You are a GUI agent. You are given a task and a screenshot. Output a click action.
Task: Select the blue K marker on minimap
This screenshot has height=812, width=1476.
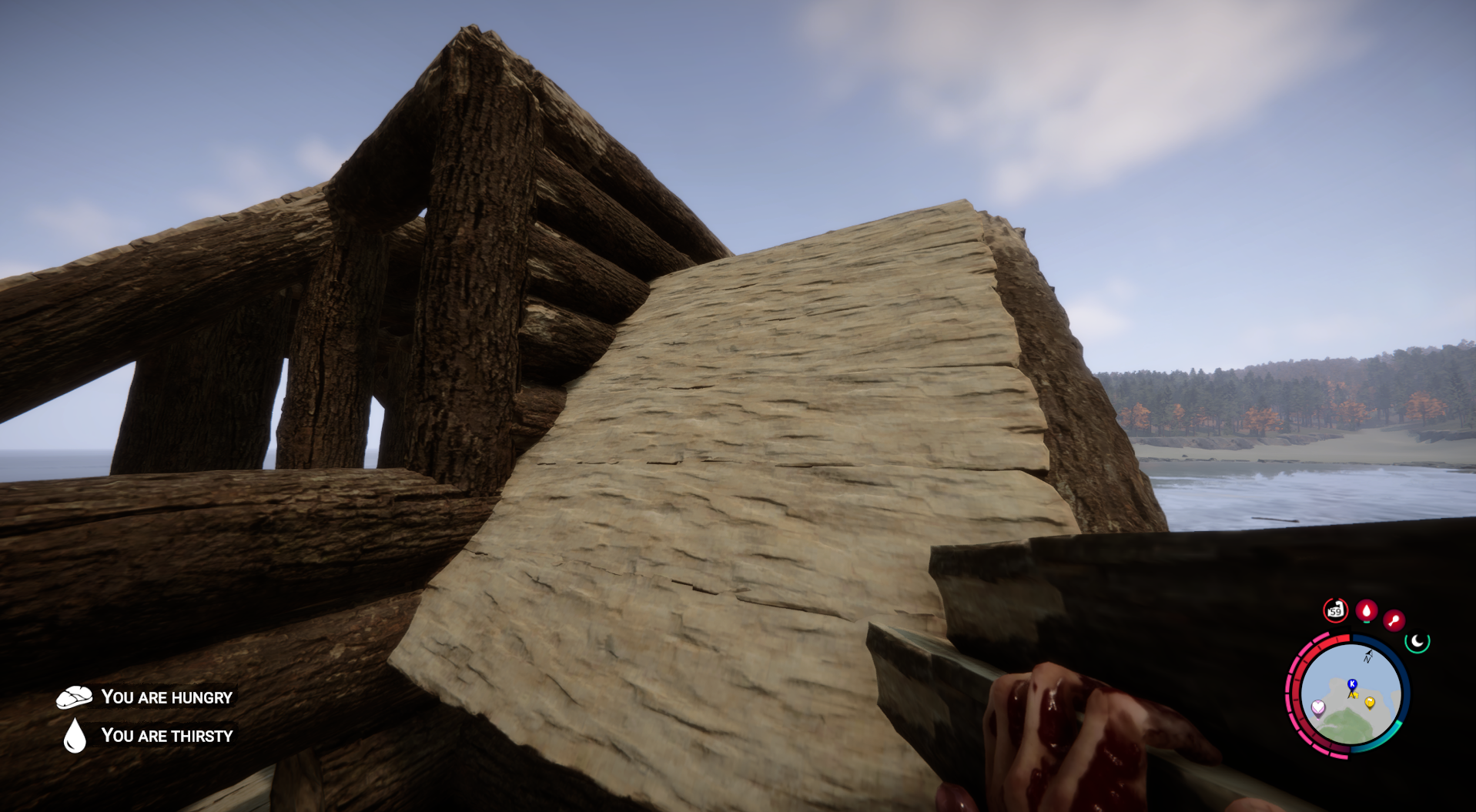click(x=1352, y=684)
